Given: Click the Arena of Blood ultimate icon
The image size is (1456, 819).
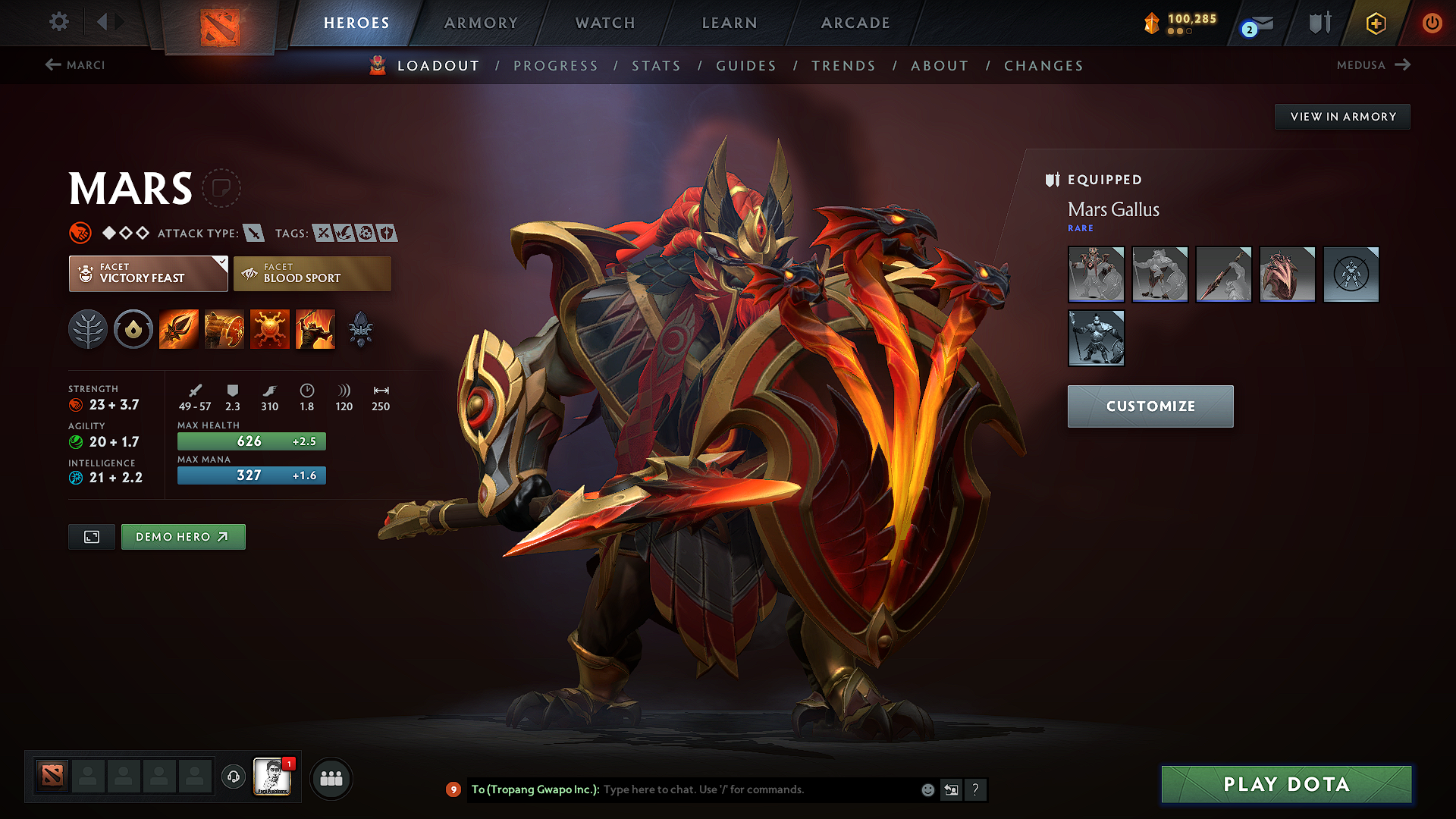Looking at the screenshot, I should point(315,328).
